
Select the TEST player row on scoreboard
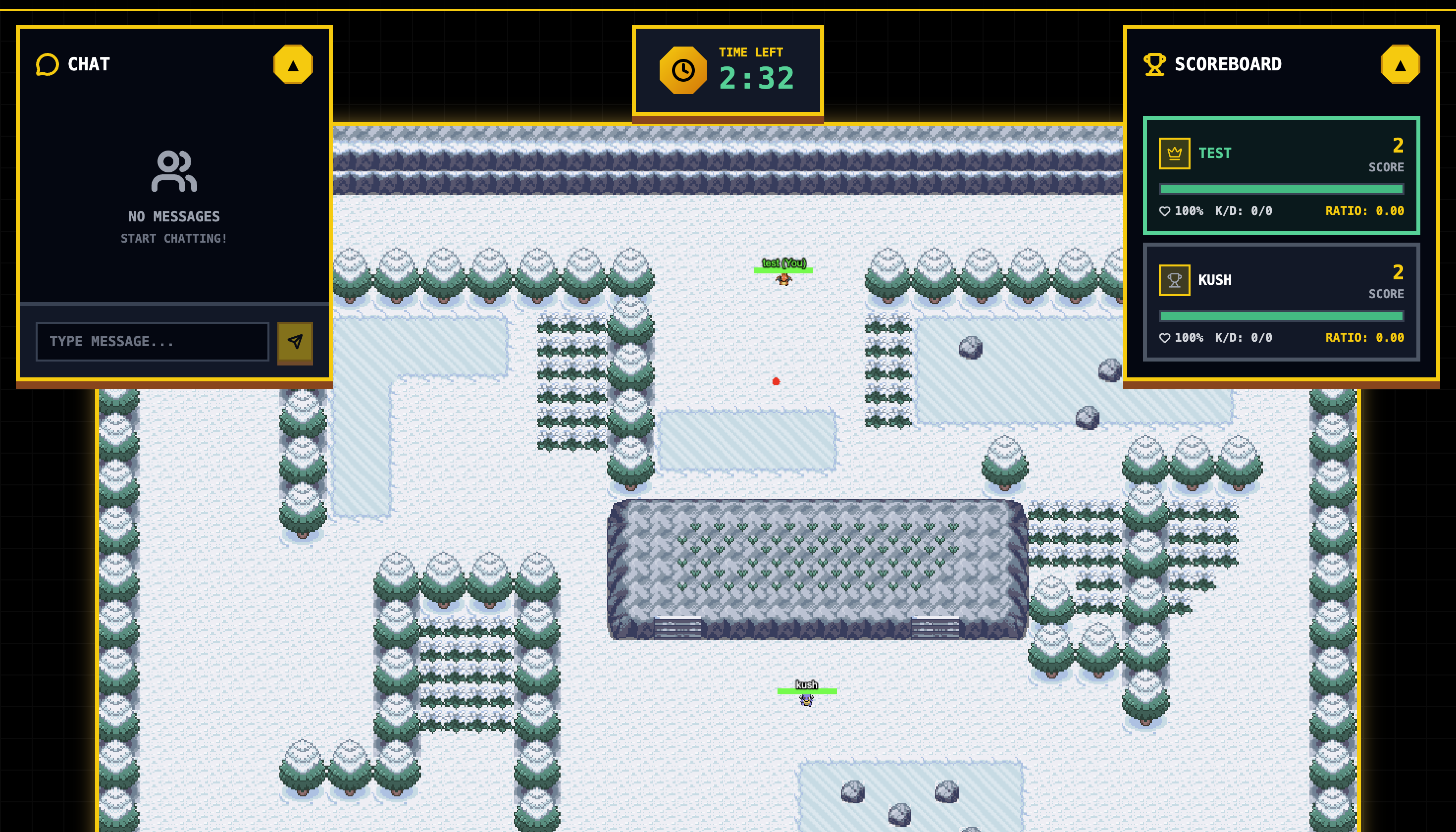[1281, 175]
